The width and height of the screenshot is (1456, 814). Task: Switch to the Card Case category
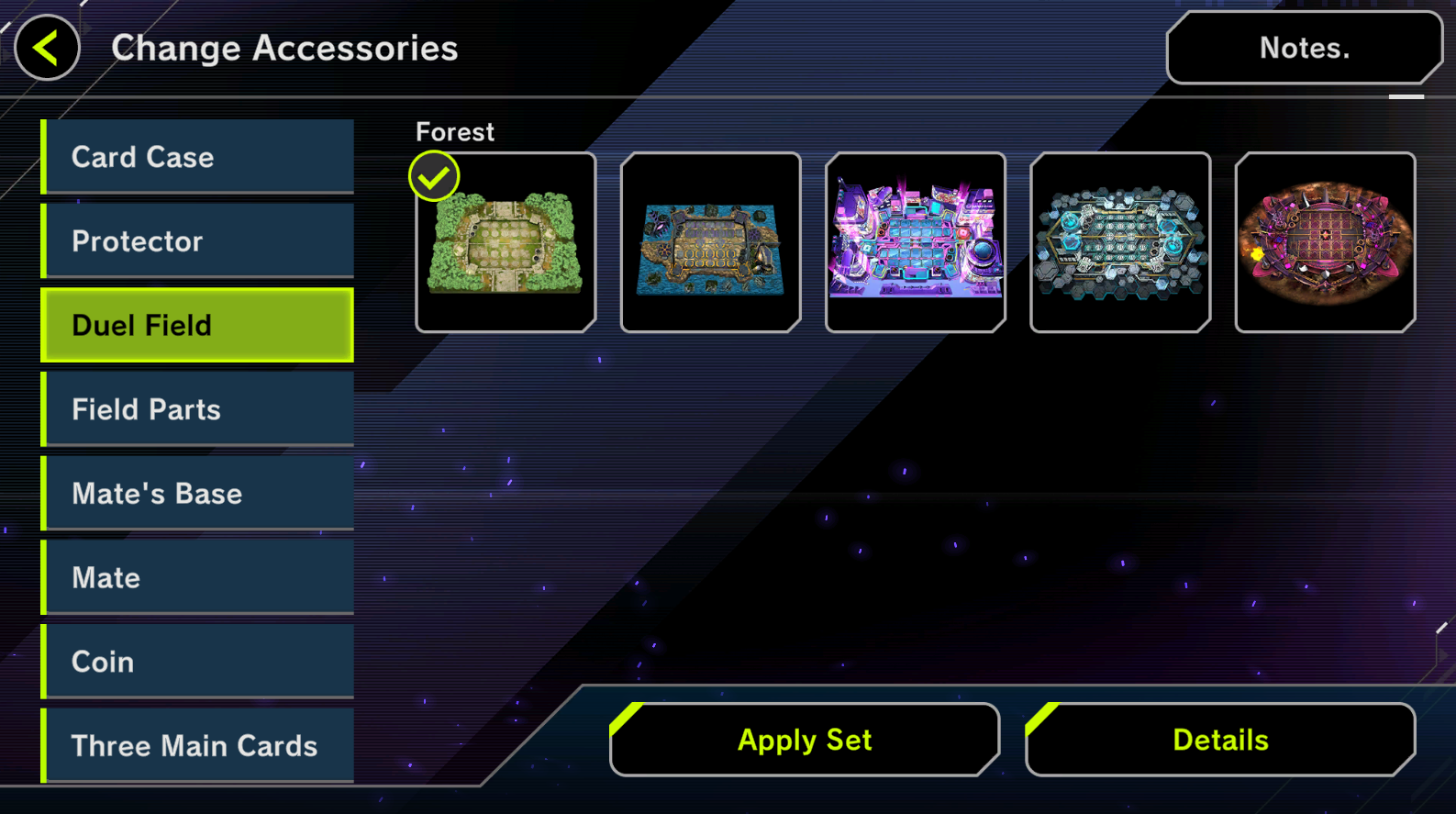(x=198, y=157)
